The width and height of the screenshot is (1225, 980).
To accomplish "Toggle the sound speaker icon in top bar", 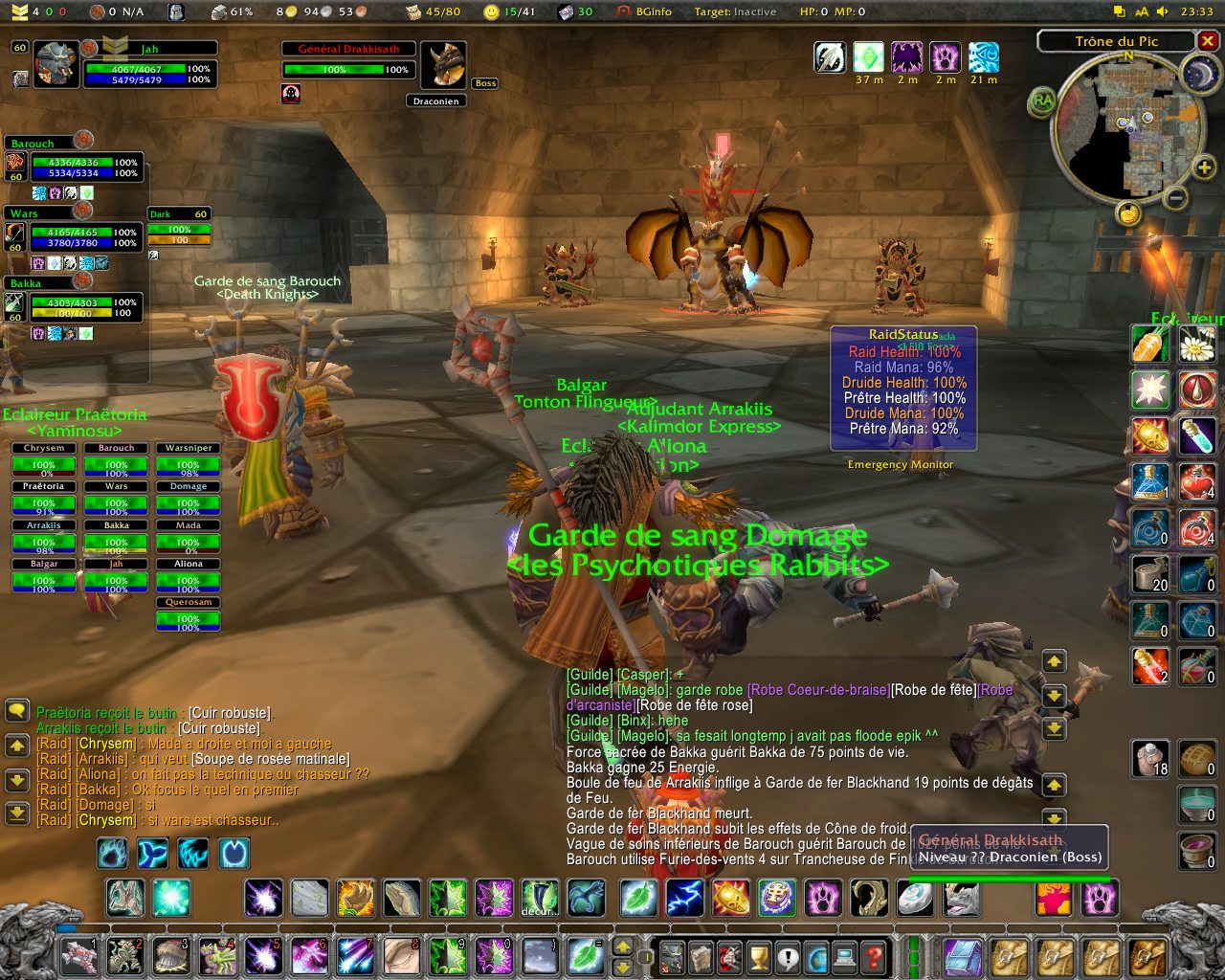I will coord(1162,11).
